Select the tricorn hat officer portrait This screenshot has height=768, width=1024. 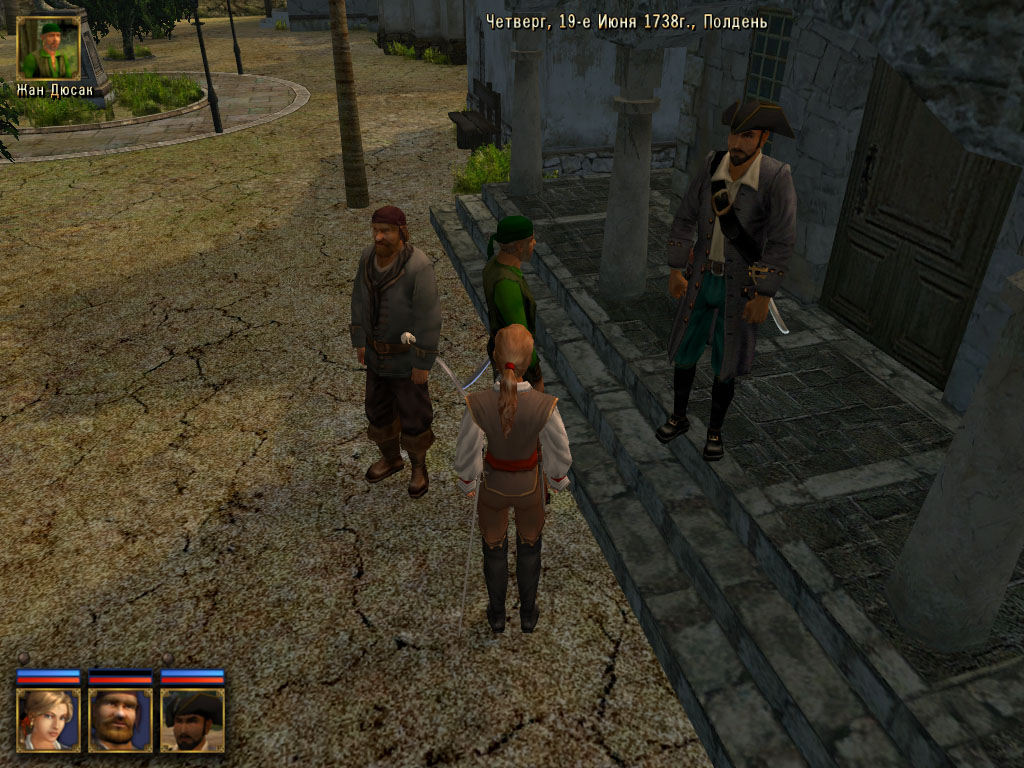point(192,719)
